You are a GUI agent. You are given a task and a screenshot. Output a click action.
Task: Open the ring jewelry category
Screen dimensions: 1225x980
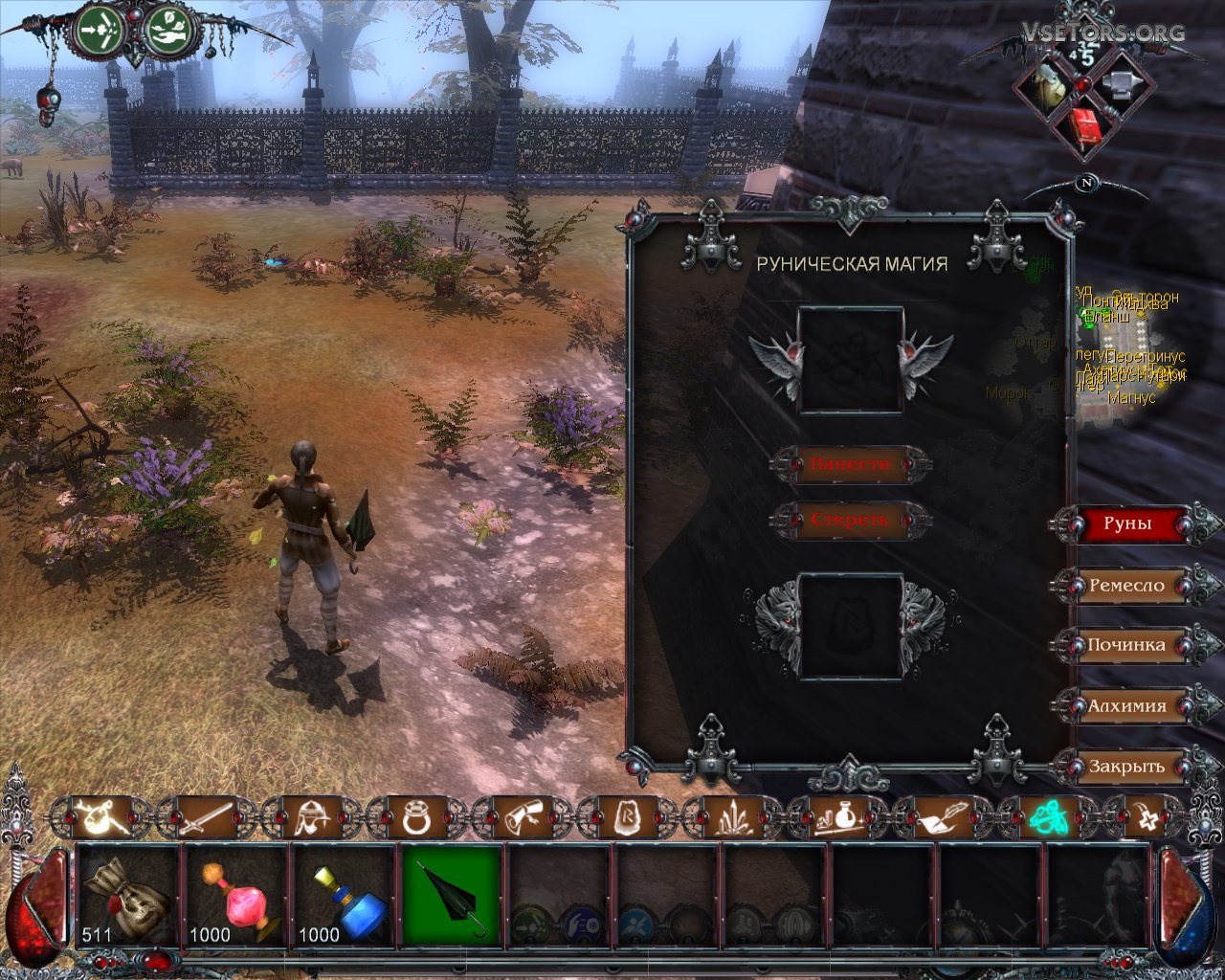coord(417,817)
